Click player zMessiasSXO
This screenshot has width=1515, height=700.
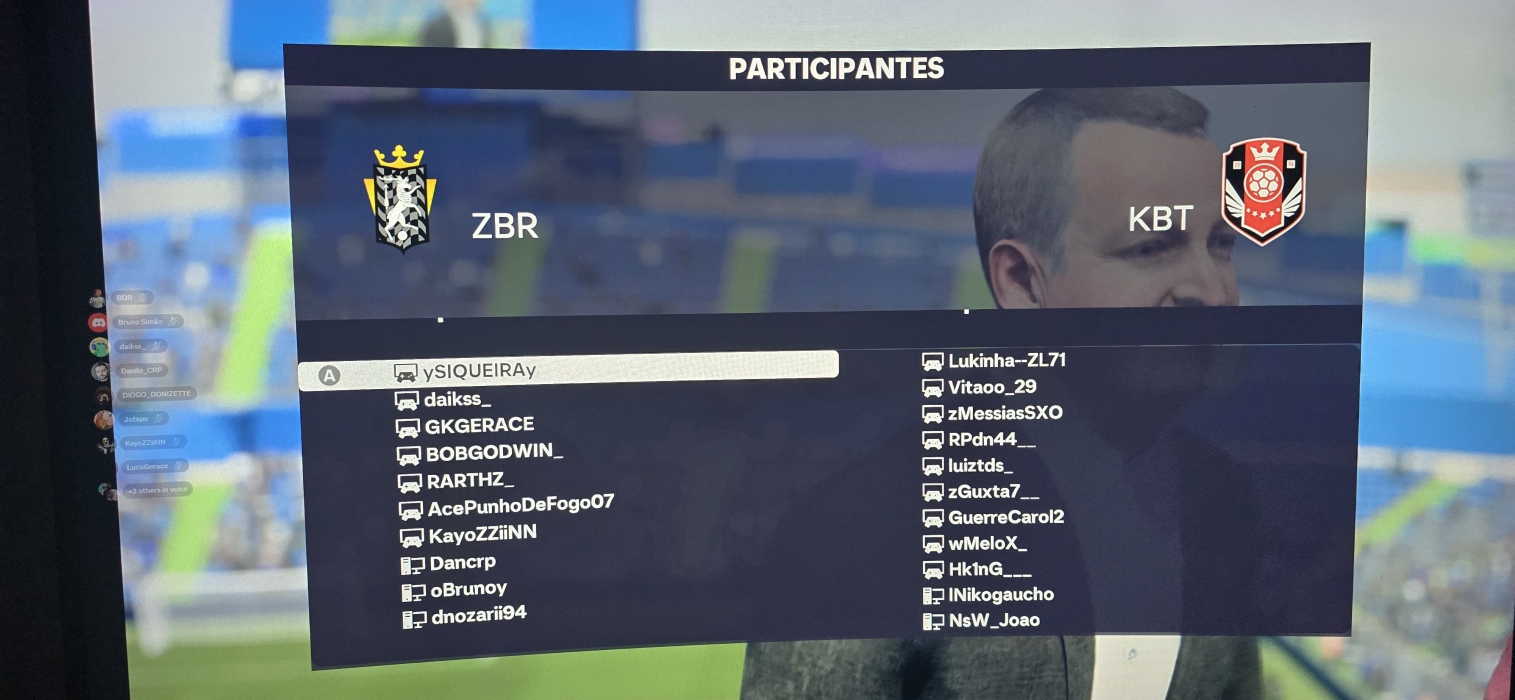click(1005, 413)
